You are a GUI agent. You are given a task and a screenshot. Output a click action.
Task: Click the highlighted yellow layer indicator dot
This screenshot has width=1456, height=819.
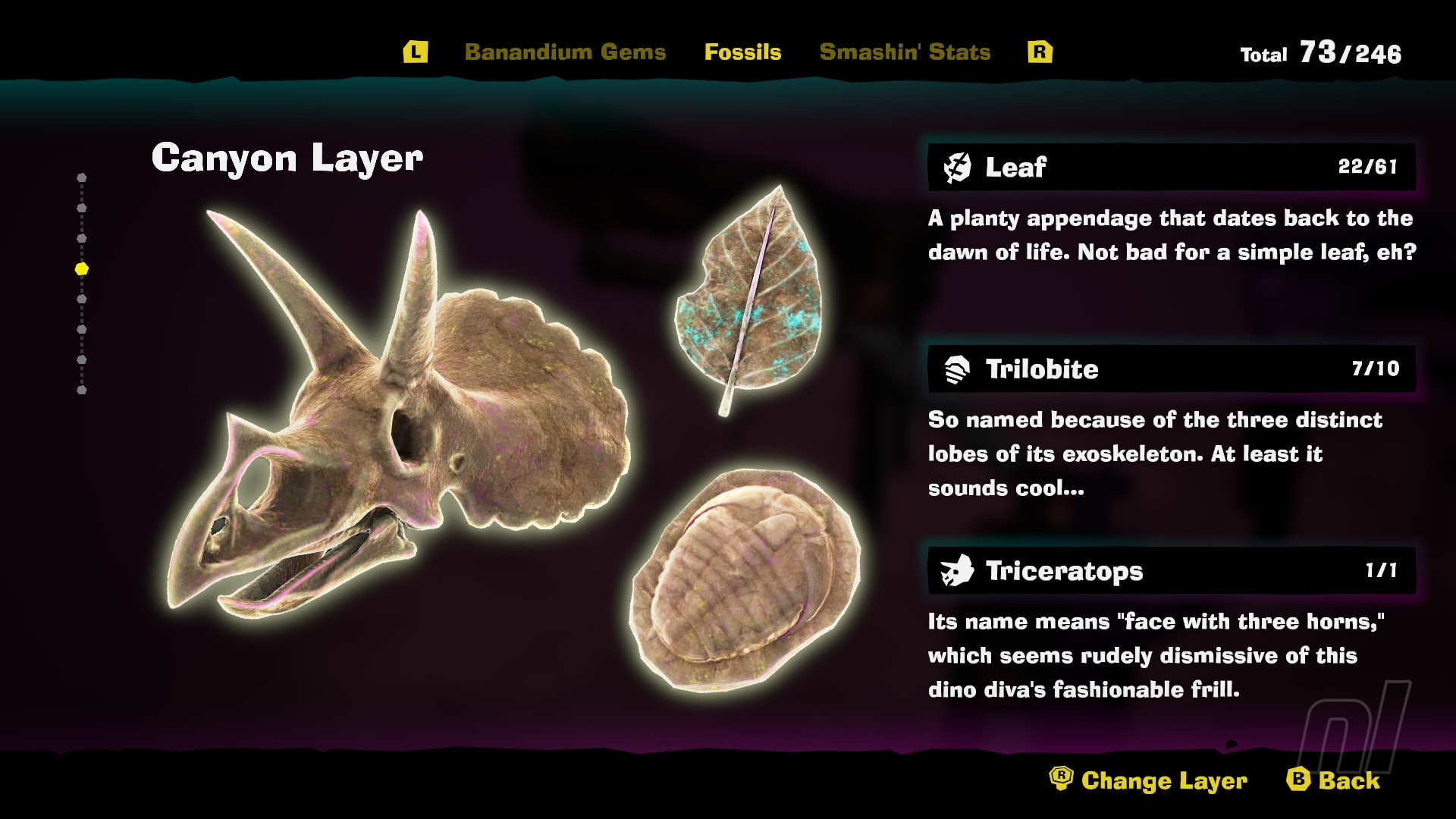click(82, 269)
